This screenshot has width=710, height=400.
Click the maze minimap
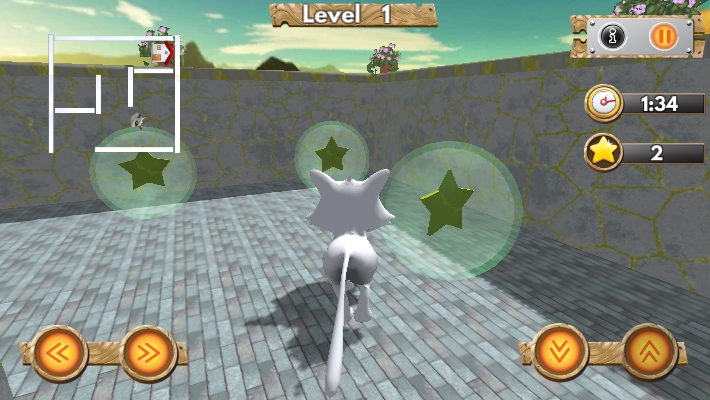(x=114, y=94)
